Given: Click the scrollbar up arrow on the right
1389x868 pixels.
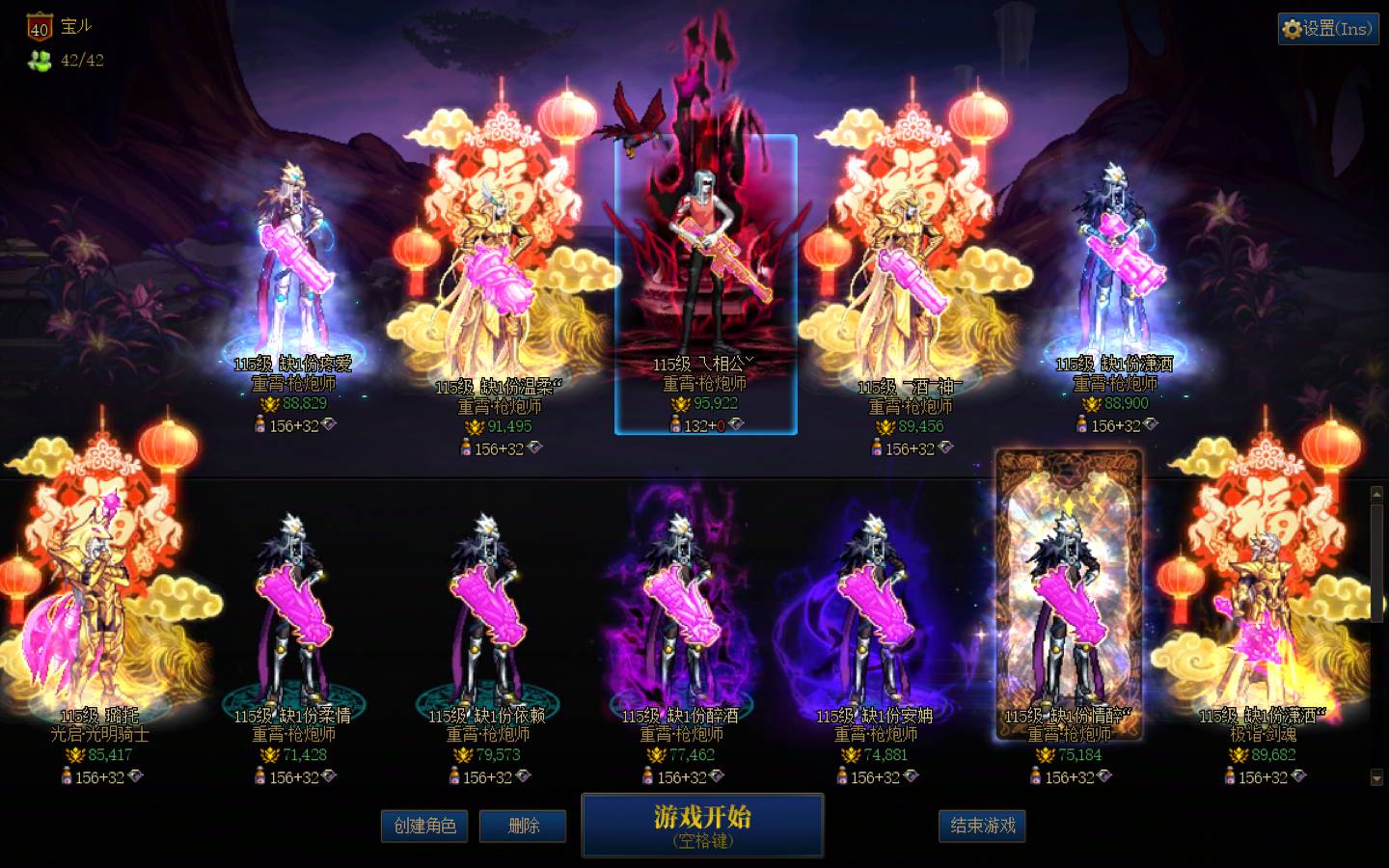Looking at the screenshot, I should [x=1377, y=494].
